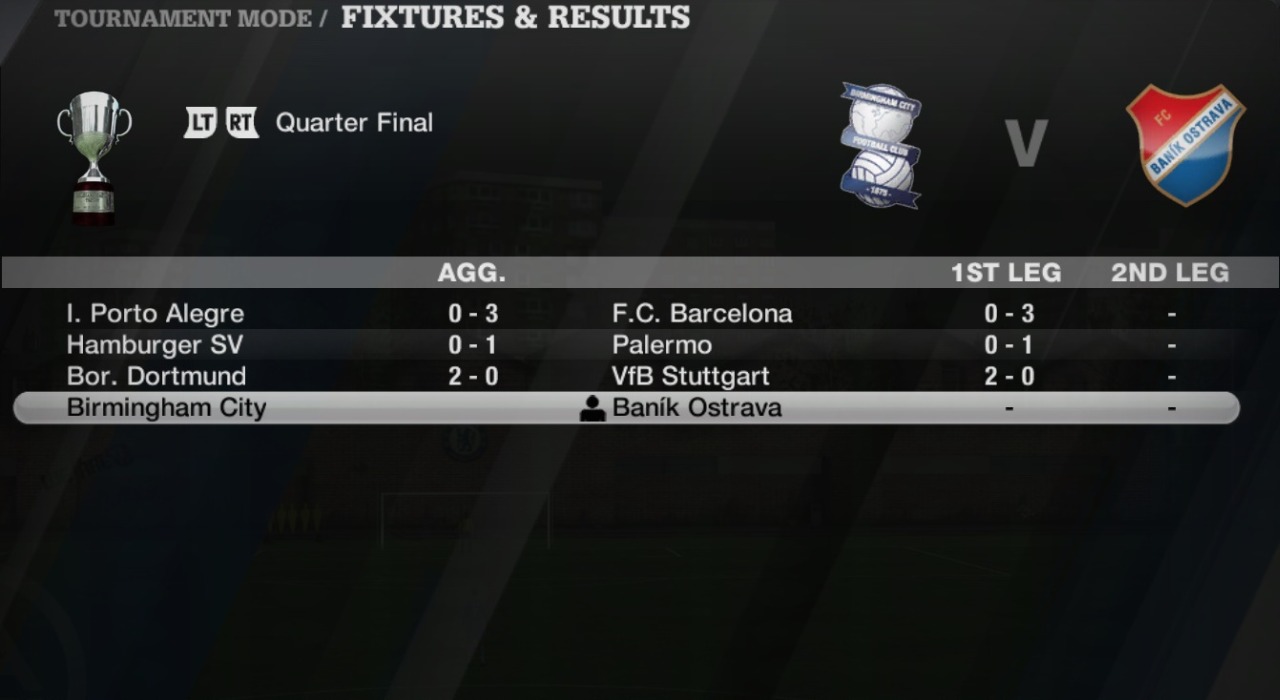
Task: Select the highlighted Birmingham City vs Baník Ostrava row
Action: tap(626, 408)
